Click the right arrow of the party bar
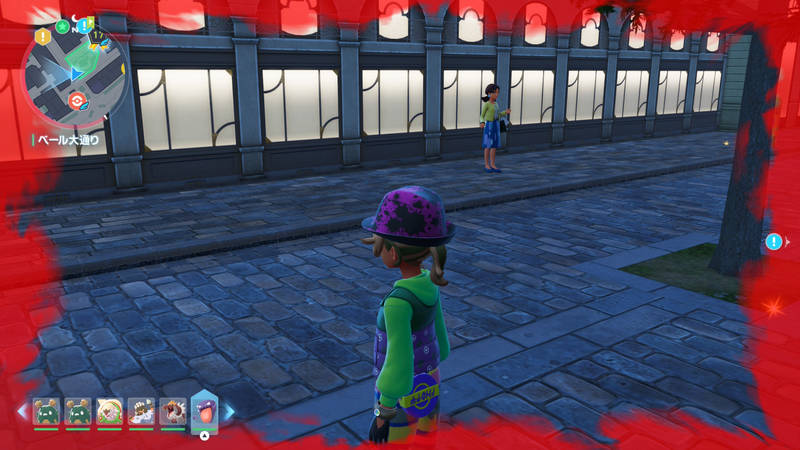This screenshot has height=450, width=800. 229,411
